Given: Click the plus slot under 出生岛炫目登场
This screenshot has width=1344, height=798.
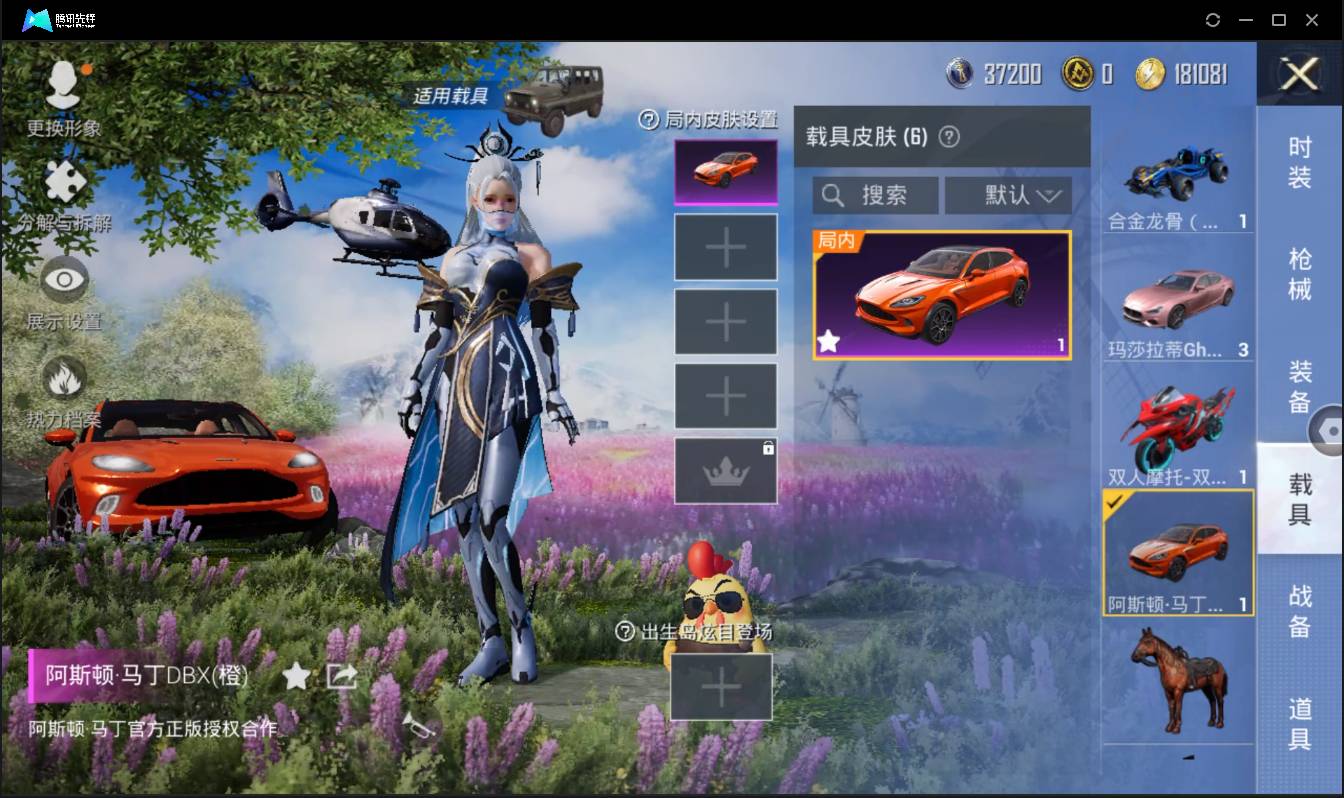Looking at the screenshot, I should coord(722,688).
